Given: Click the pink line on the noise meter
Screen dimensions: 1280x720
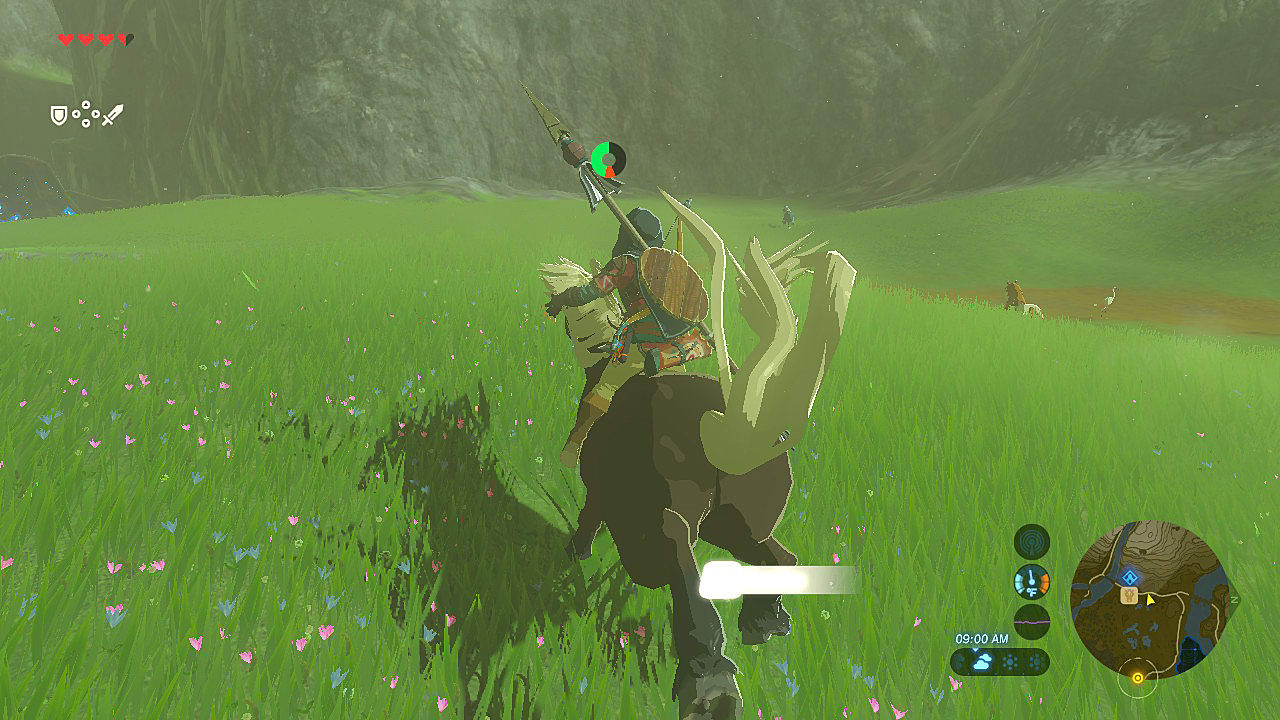Looking at the screenshot, I should (1030, 622).
